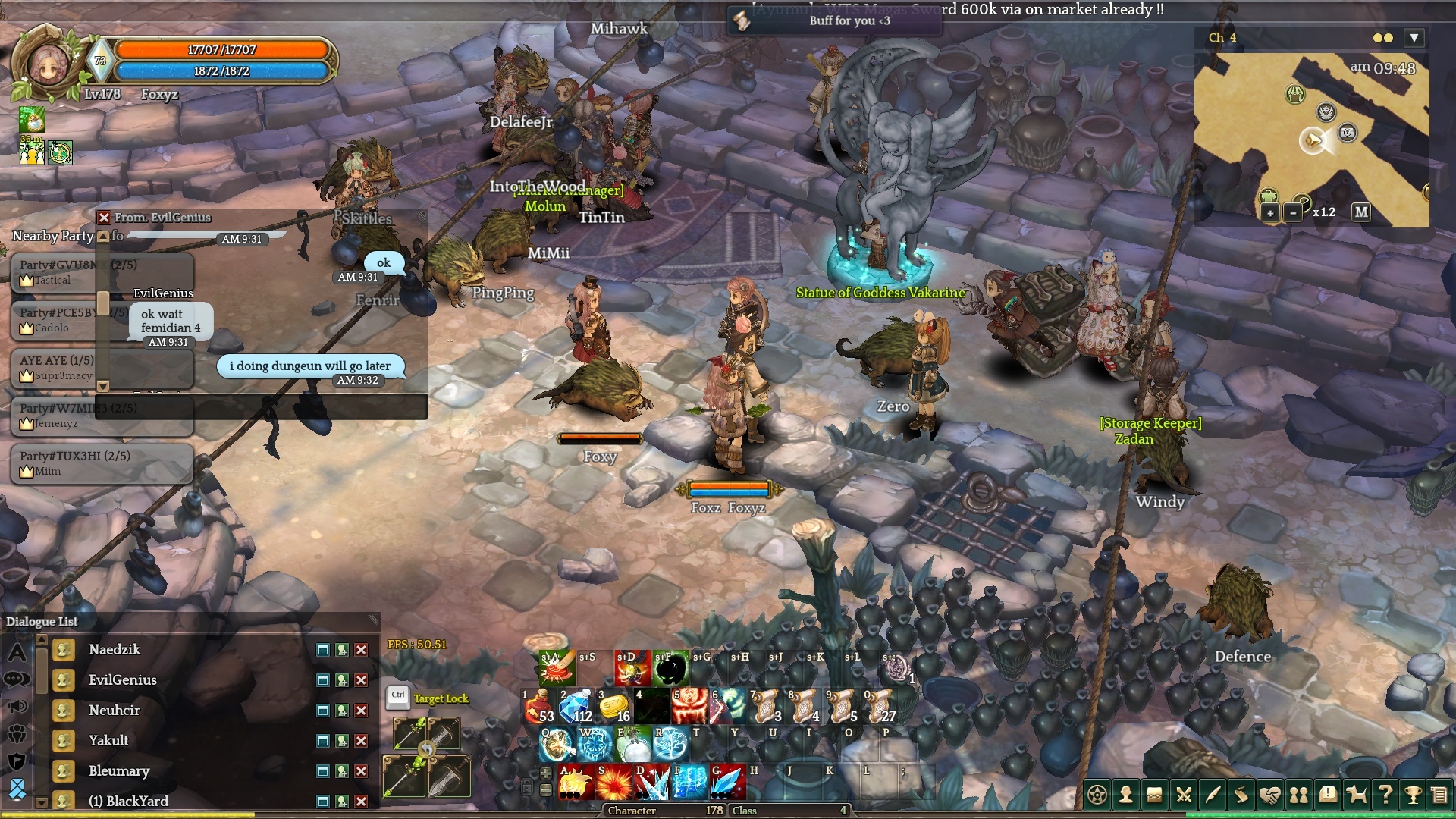Zoom in the minimap with plus button
This screenshot has width=1456, height=819.
(x=1269, y=213)
